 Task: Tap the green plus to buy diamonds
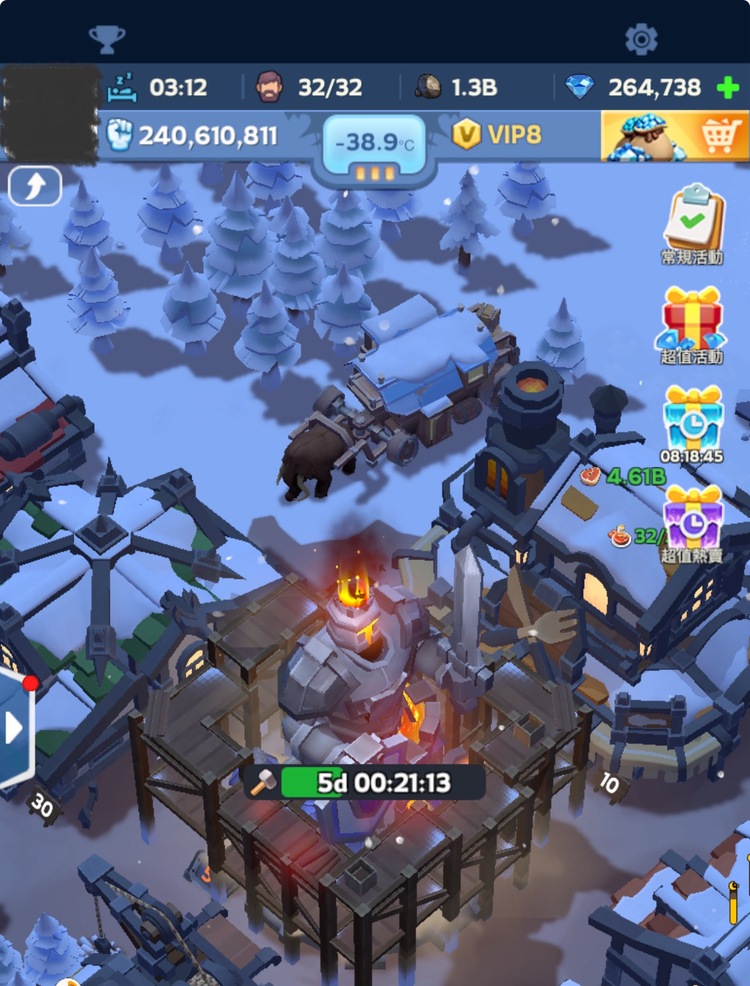(x=728, y=88)
